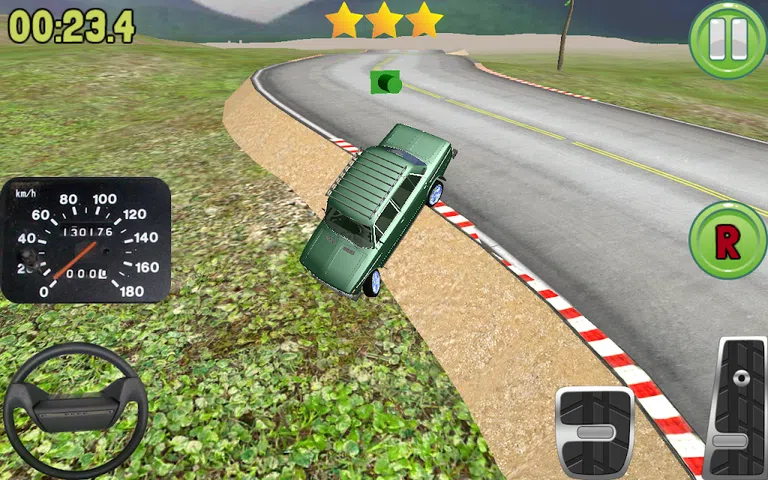Click the steering wheel control
This screenshot has width=768, height=480.
tap(76, 410)
